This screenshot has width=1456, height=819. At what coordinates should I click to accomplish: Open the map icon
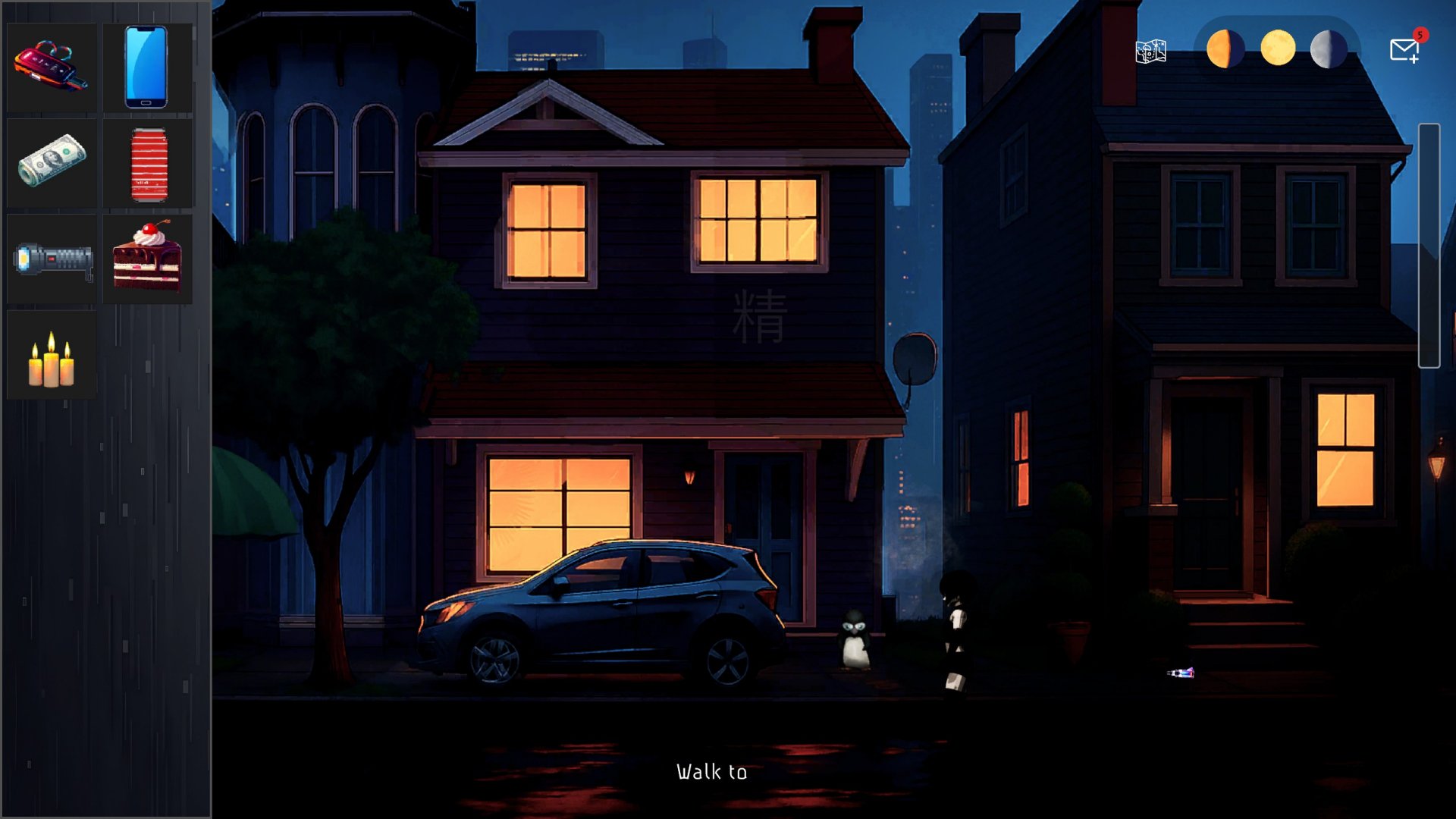1150,51
